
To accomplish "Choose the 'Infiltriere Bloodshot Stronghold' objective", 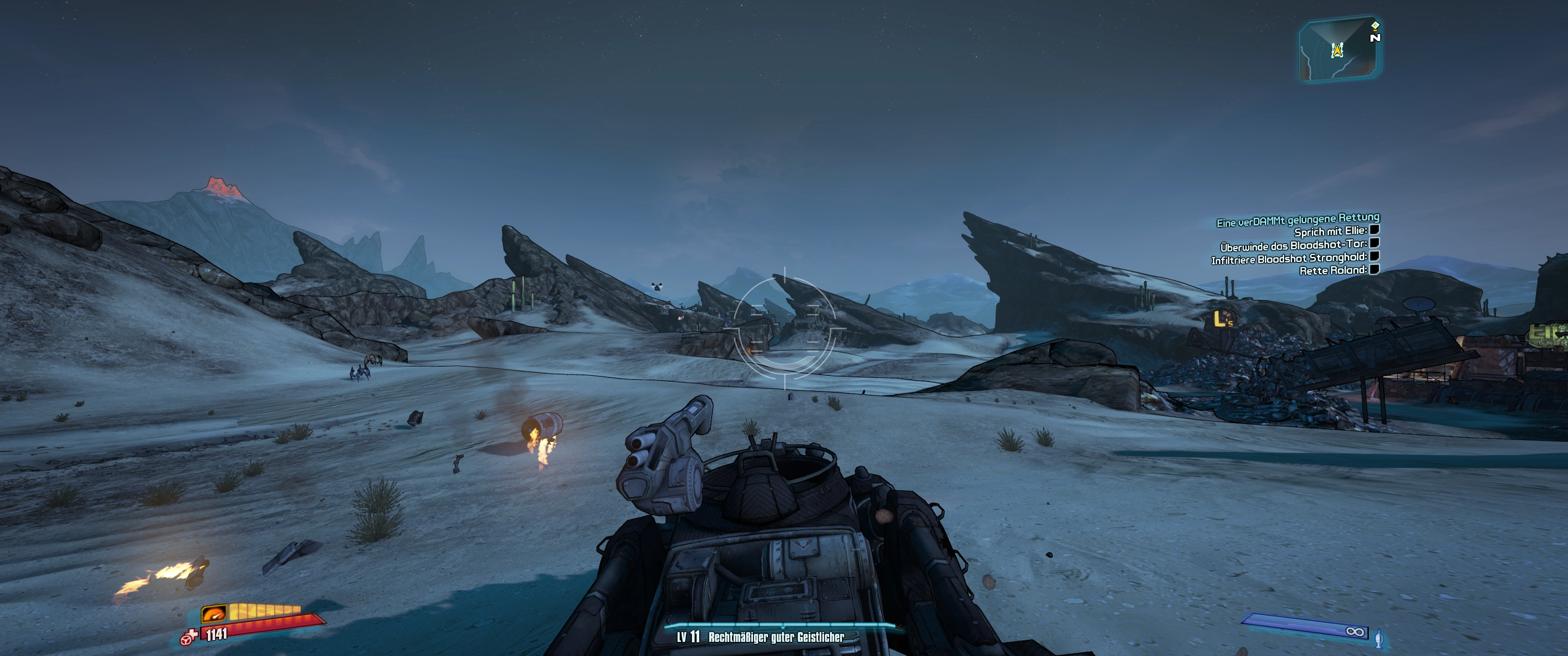I will (x=1289, y=259).
